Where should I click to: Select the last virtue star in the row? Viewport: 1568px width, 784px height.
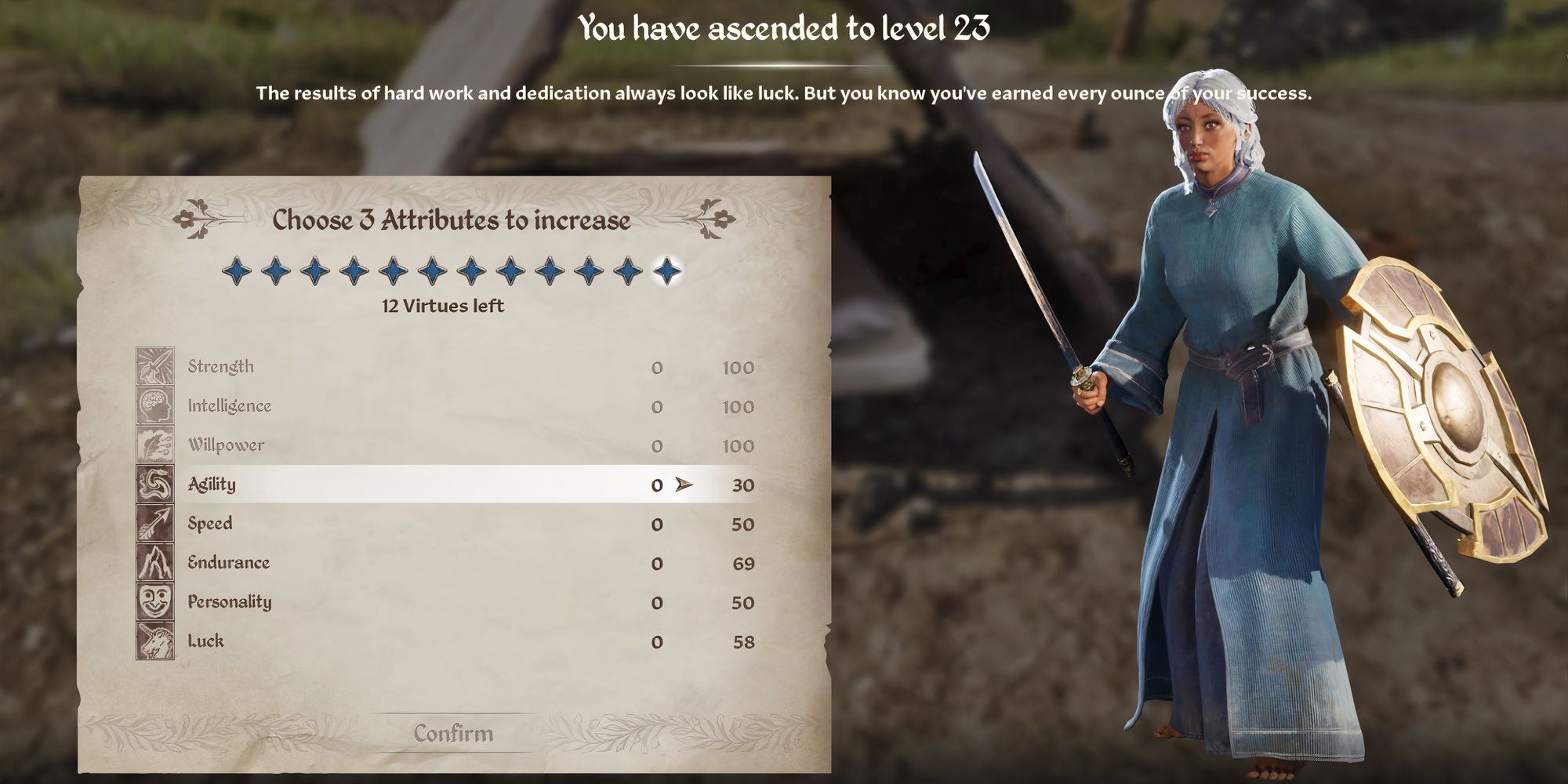668,269
